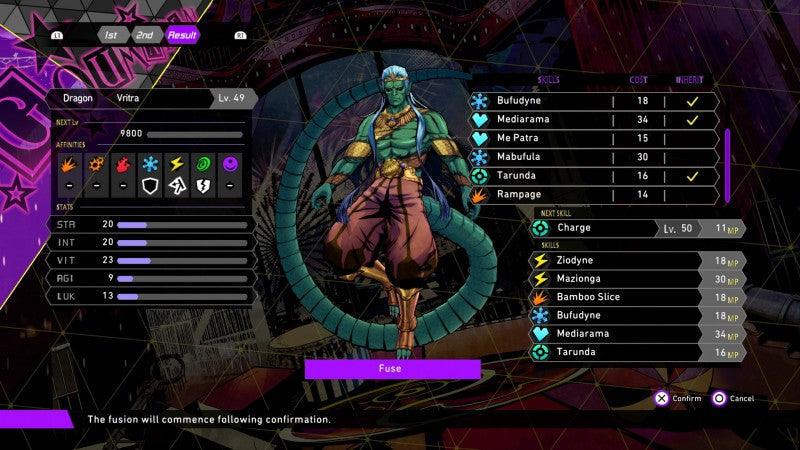Switch to the 2nd tab
This screenshot has width=800, height=450.
(145, 34)
